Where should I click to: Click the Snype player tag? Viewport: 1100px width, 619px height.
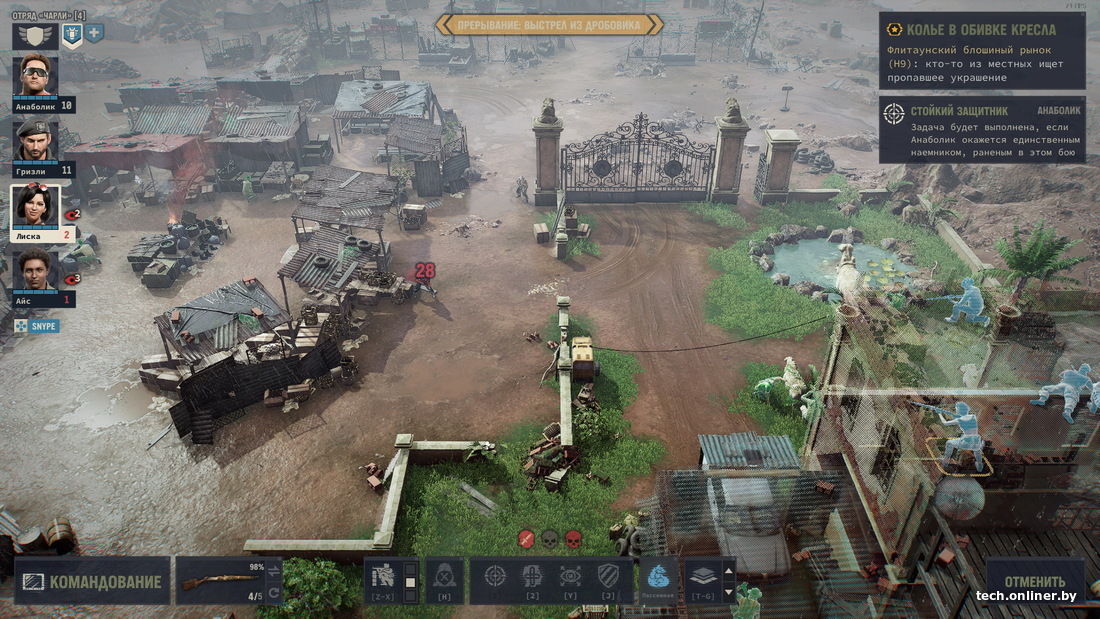[x=37, y=326]
